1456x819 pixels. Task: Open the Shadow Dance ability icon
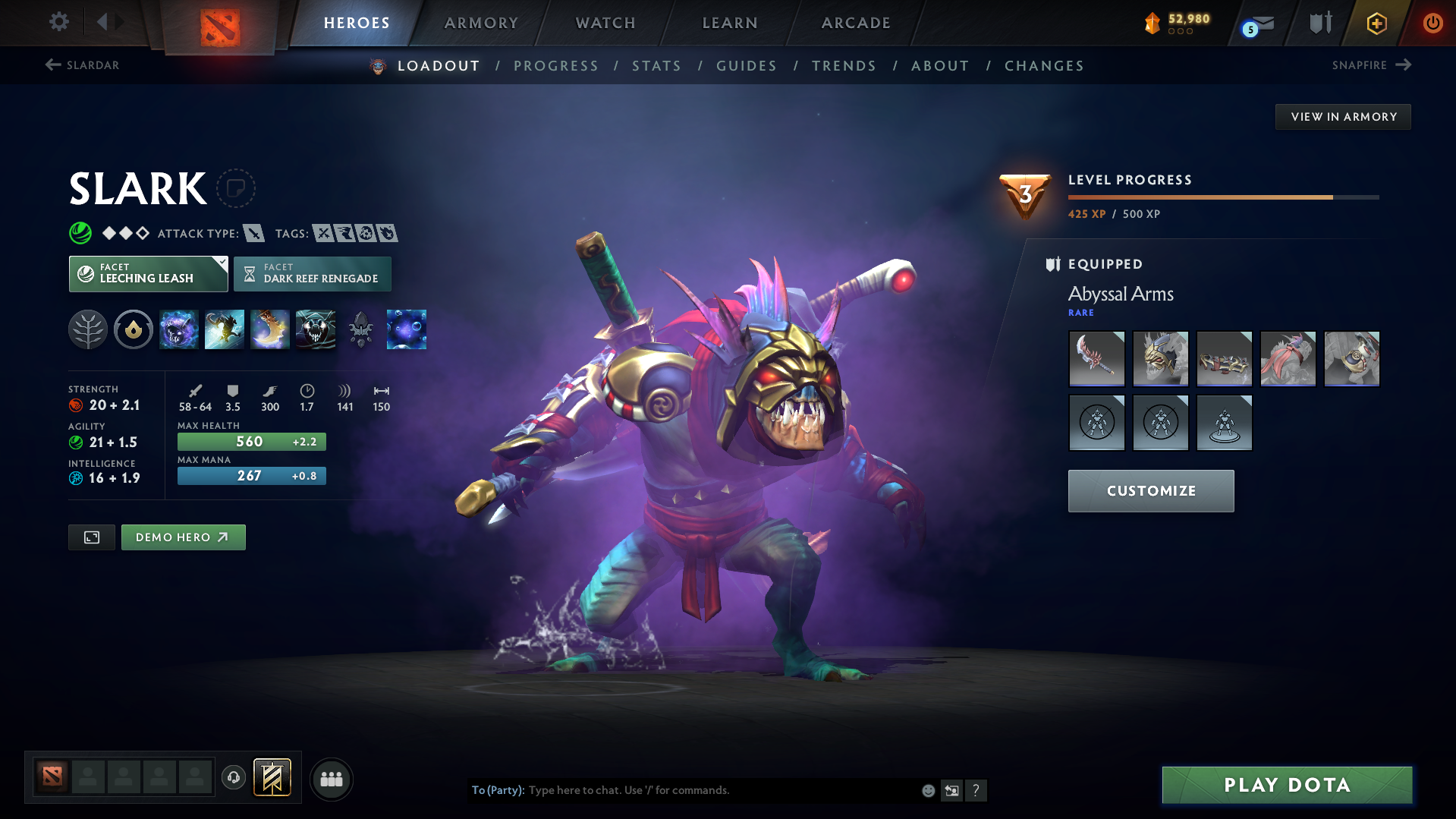pos(316,329)
